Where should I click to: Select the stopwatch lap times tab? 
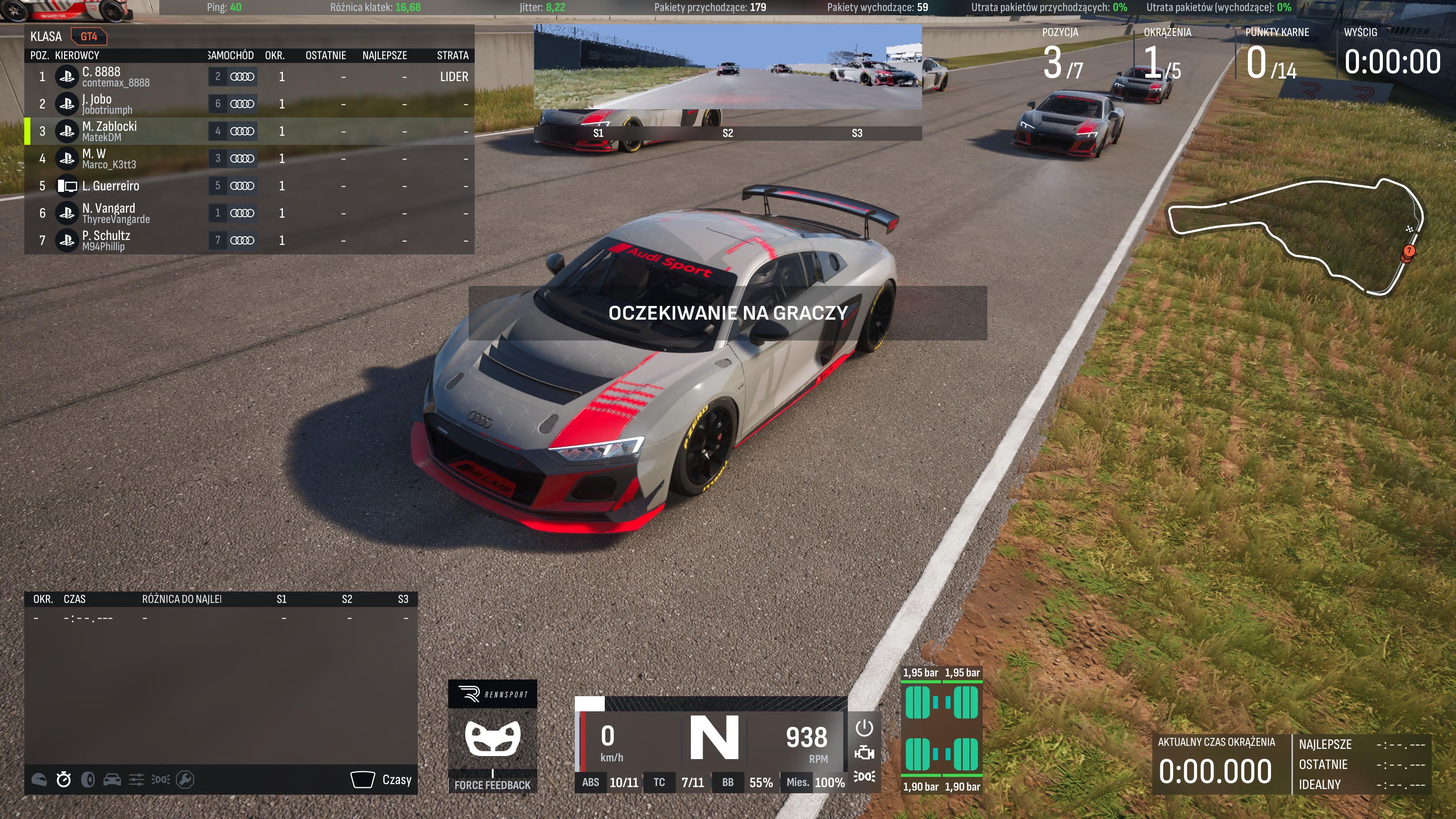[64, 780]
